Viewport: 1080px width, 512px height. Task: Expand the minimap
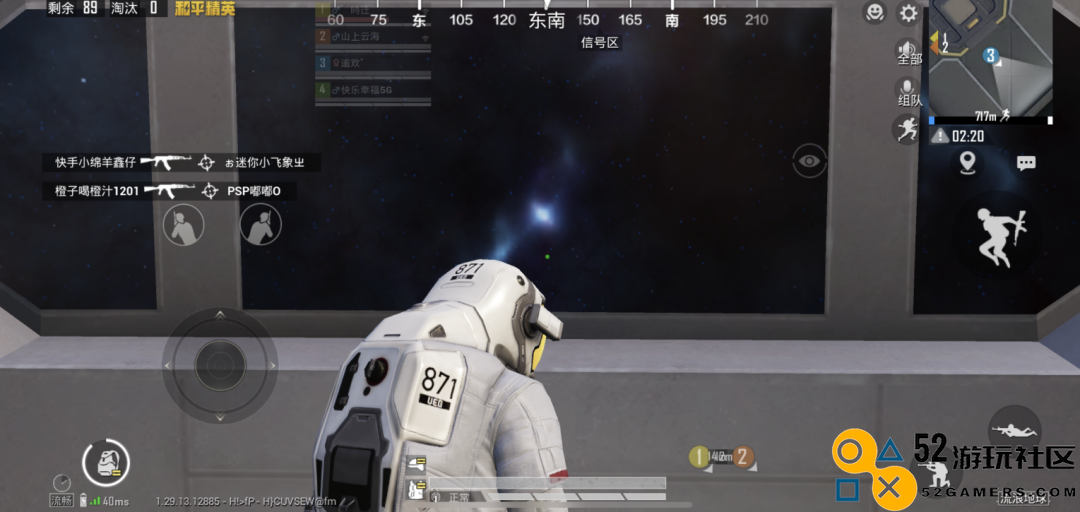[x=990, y=58]
